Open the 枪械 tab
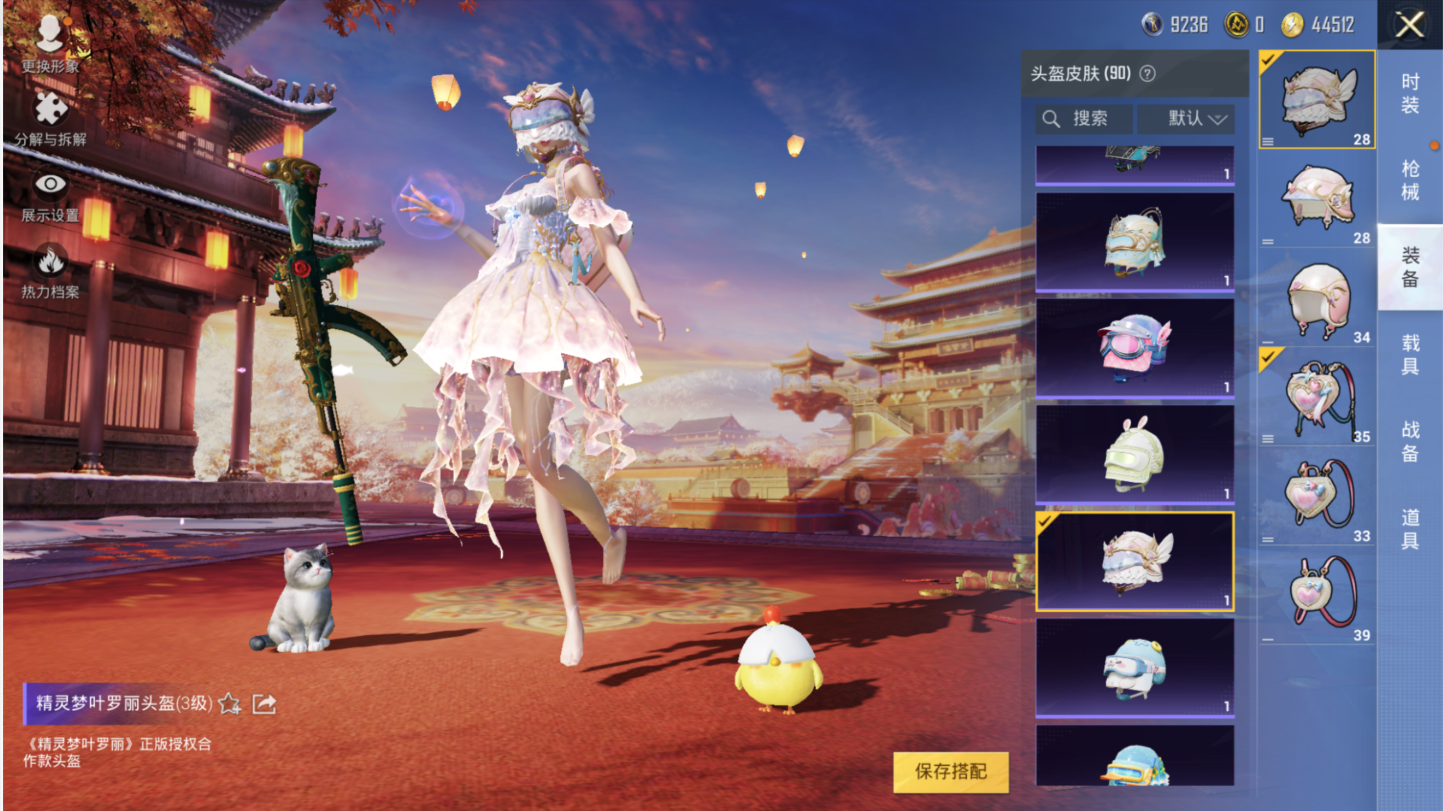 click(x=1409, y=180)
